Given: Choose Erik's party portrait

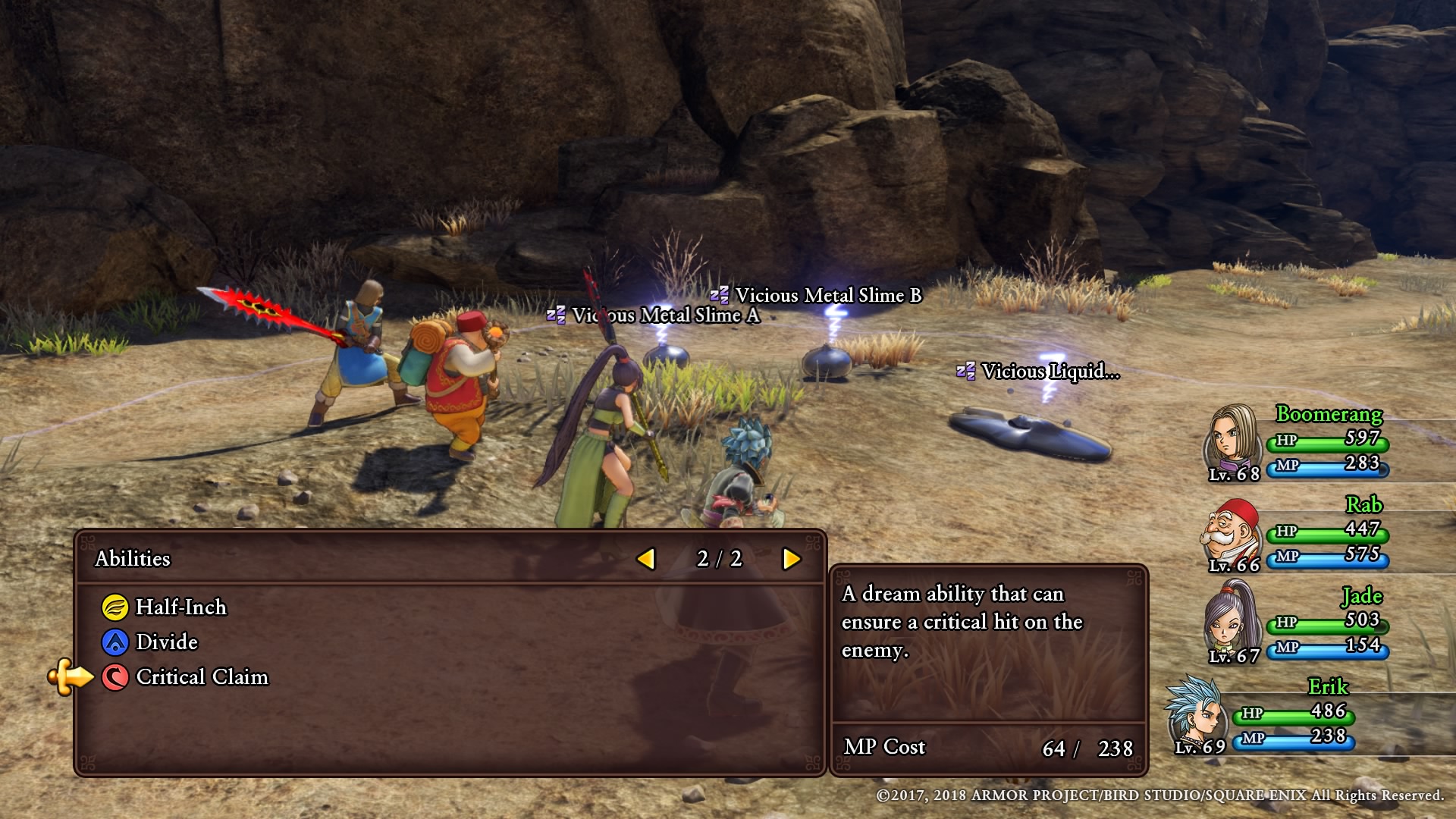Looking at the screenshot, I should (x=1198, y=711).
